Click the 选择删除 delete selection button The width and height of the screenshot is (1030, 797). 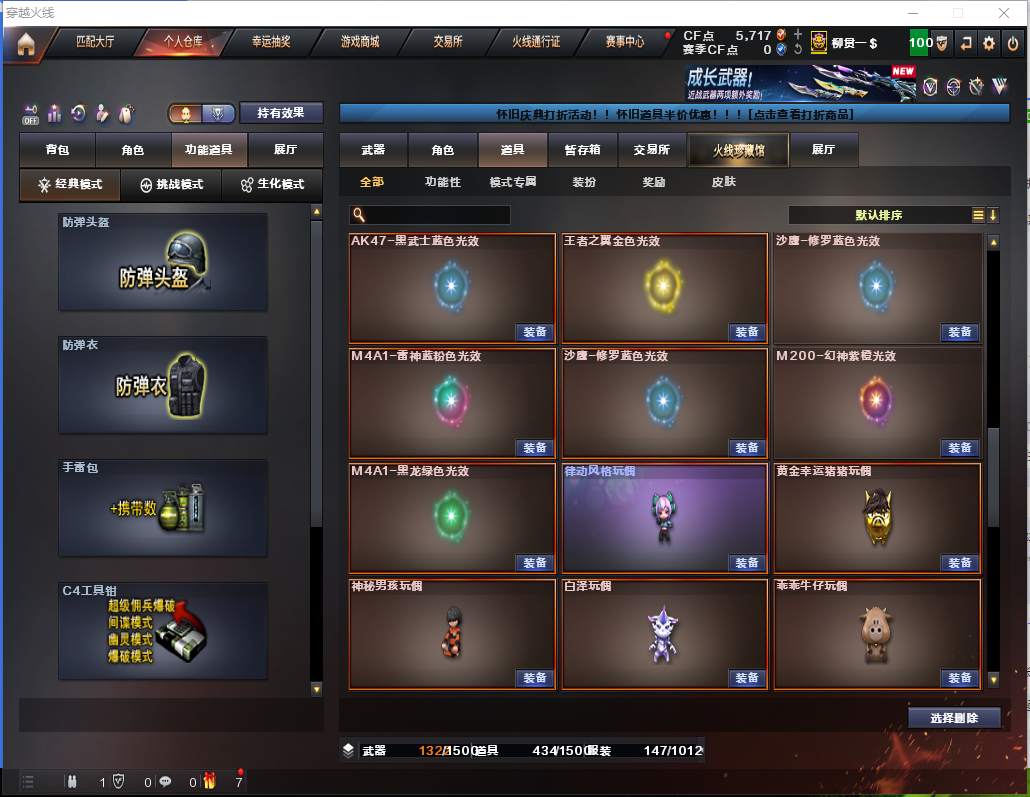954,718
